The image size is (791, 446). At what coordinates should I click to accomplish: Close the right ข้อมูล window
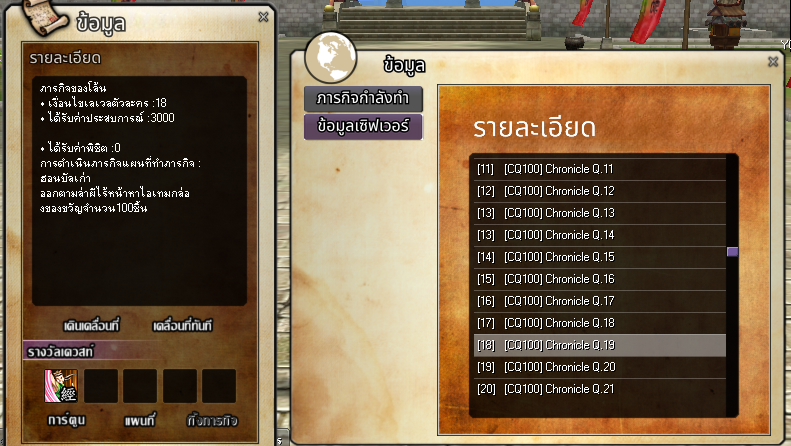point(773,62)
